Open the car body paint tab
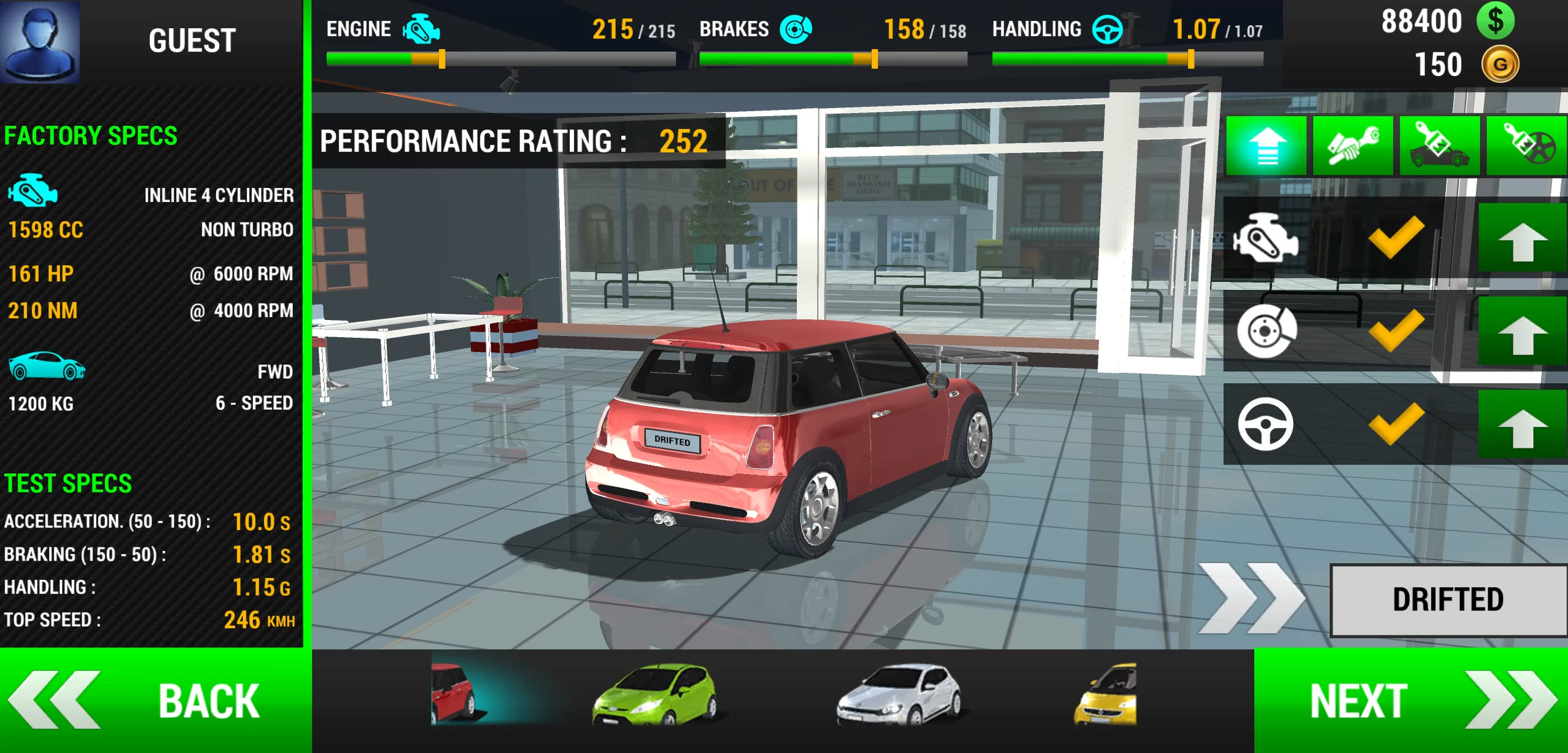Screen dimensions: 1568x753 (x=1439, y=146)
